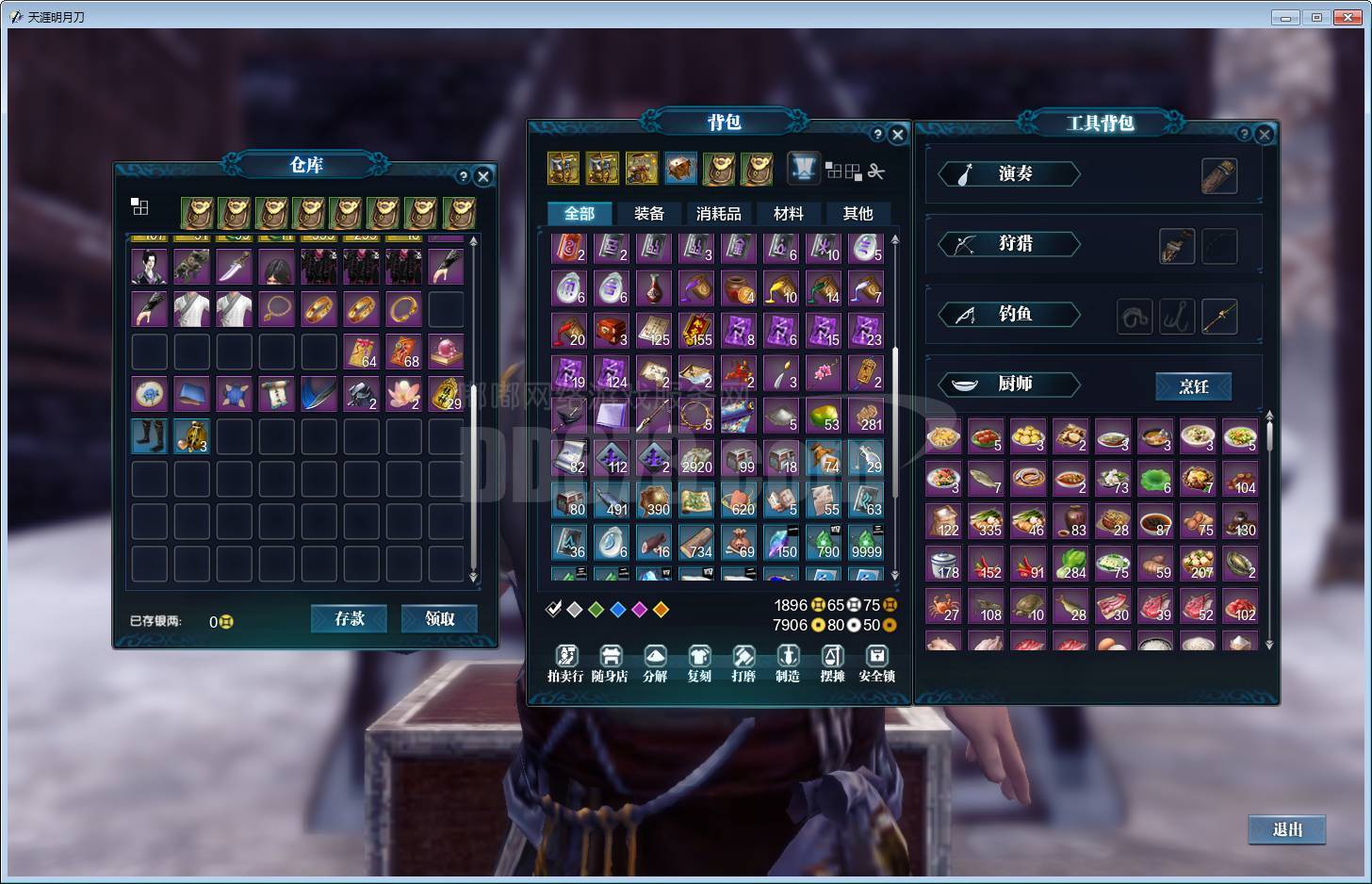Activate the 制造 crafting function
Screen dimensions: 1372x884
pyautogui.click(x=788, y=663)
